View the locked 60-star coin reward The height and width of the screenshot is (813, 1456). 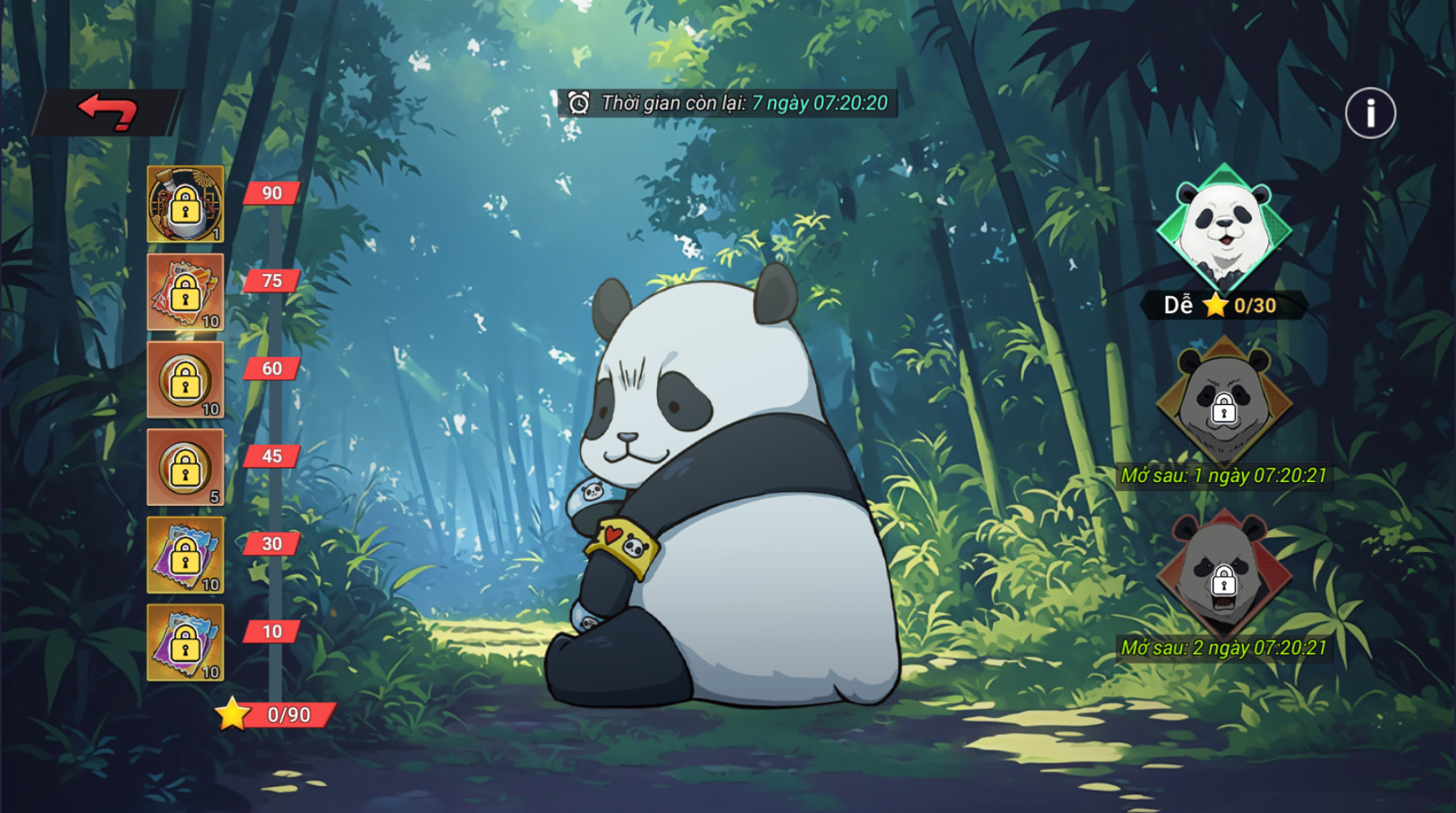click(x=185, y=380)
